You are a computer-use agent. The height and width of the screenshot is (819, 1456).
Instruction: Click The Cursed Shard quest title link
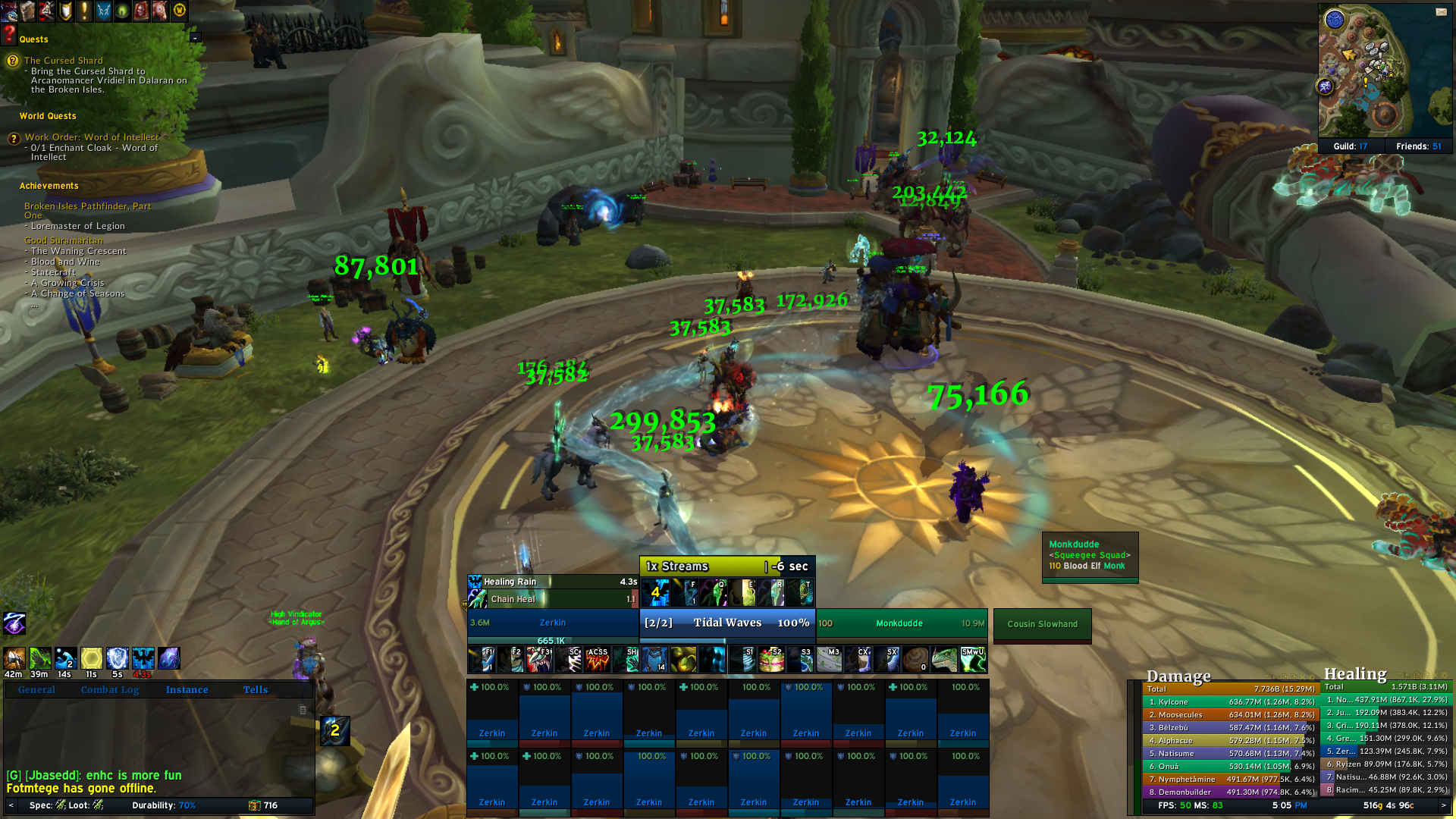coord(62,60)
